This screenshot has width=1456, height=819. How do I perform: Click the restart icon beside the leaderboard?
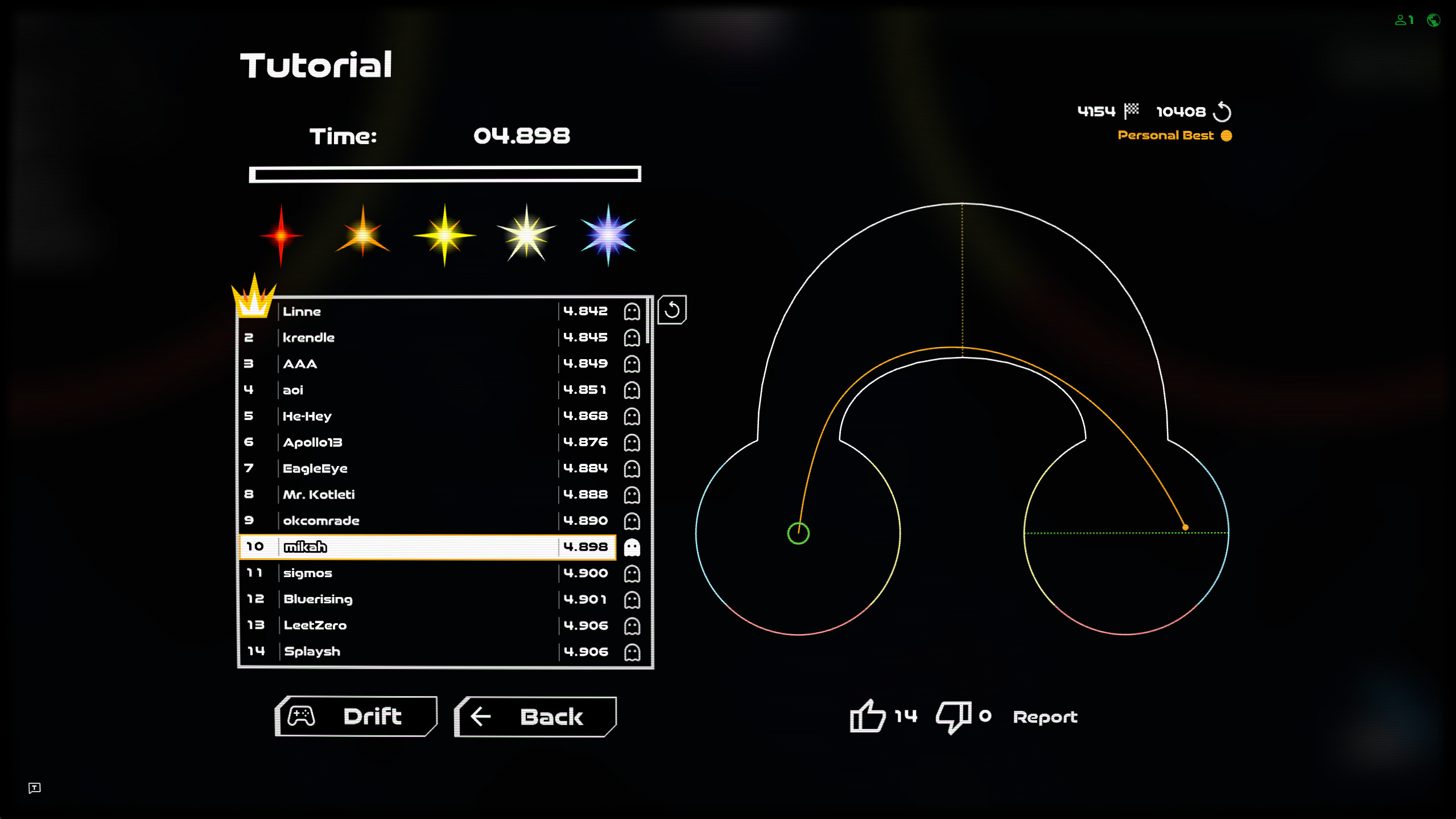673,311
